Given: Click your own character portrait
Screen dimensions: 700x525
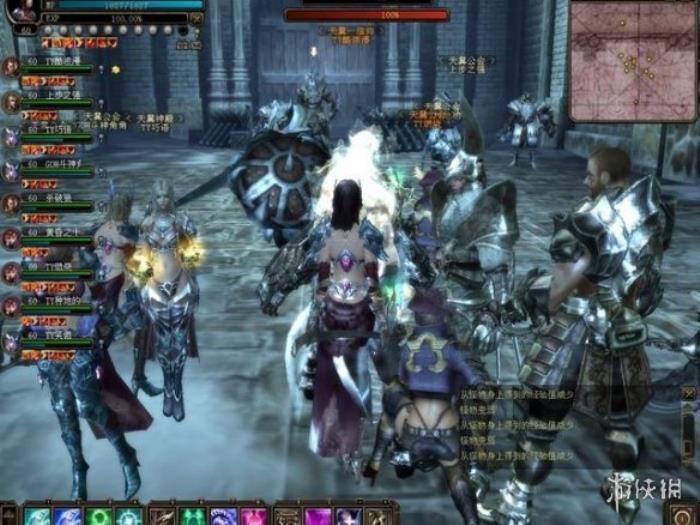Looking at the screenshot, I should click(20, 10).
